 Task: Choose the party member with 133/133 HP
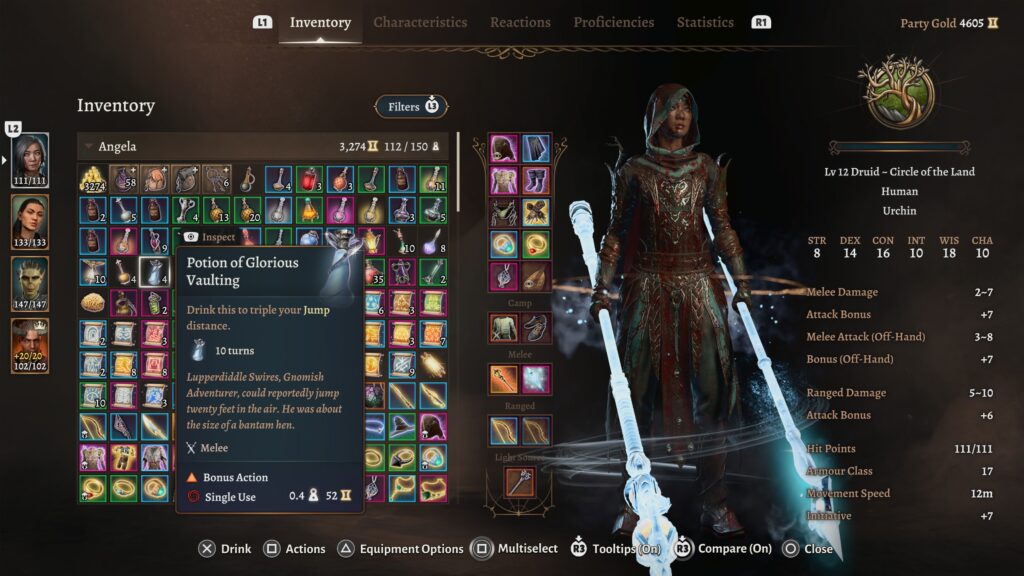[x=30, y=219]
